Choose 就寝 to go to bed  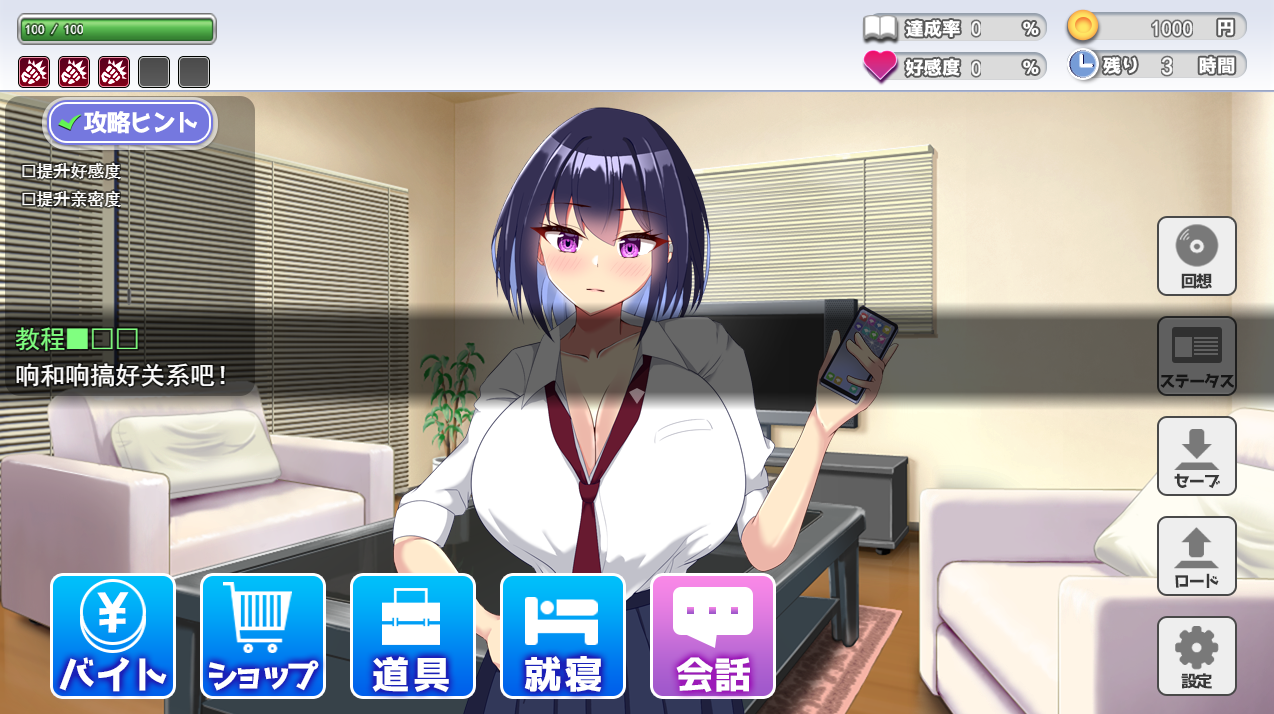click(562, 635)
